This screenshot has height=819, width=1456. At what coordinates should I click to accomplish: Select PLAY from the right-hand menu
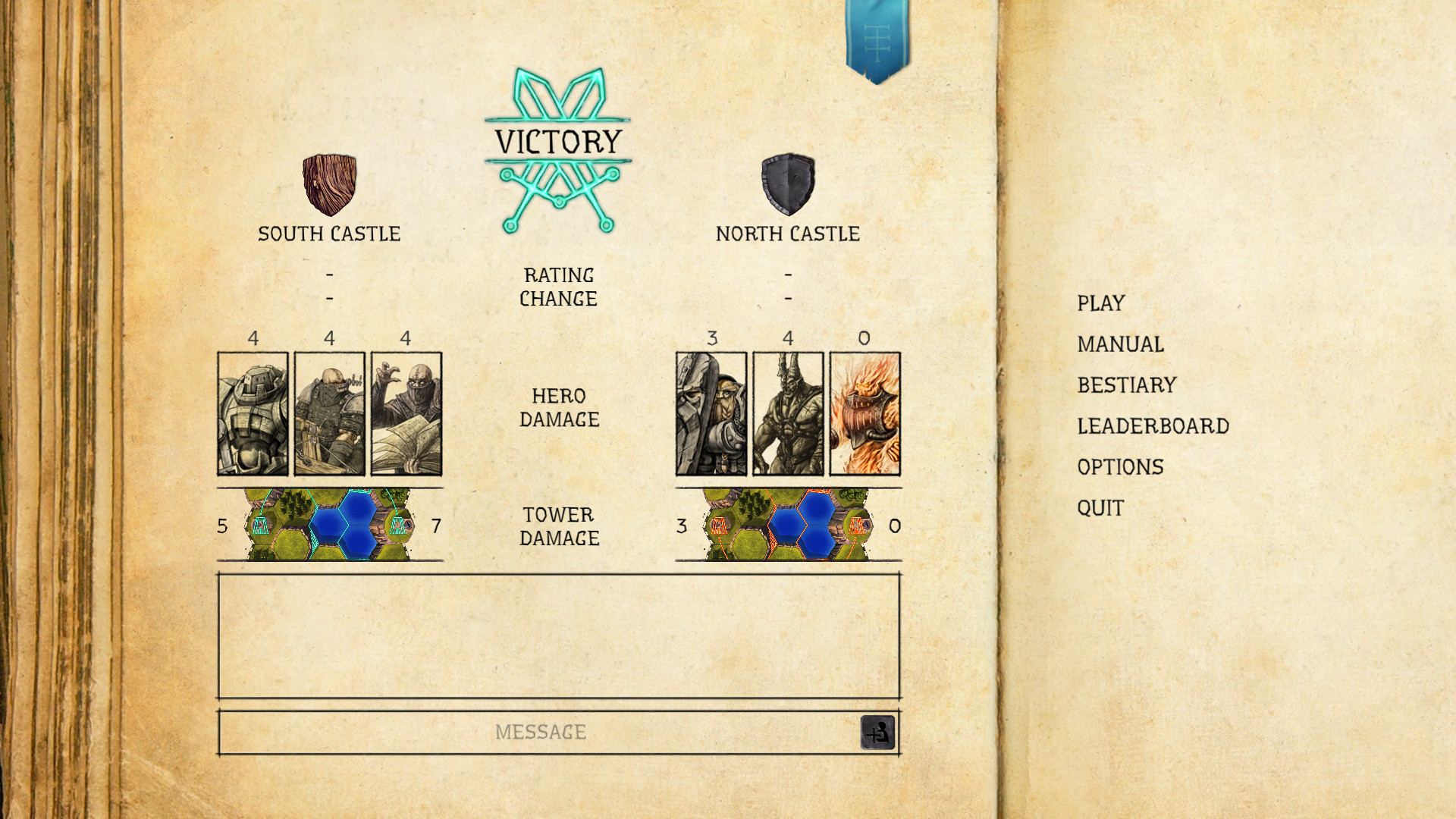(x=1100, y=303)
